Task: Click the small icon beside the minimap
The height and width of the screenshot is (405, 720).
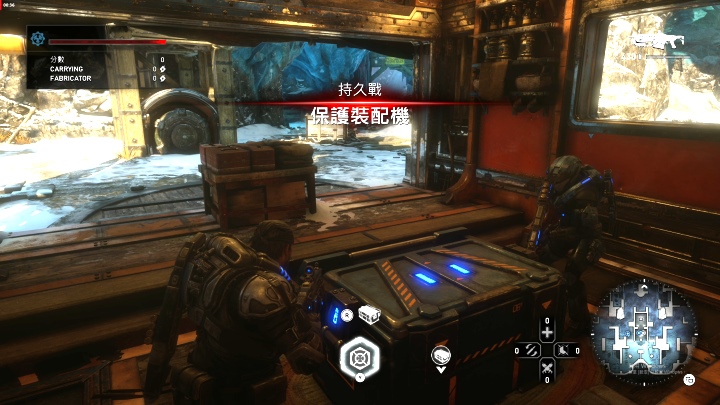Action: pos(690,379)
